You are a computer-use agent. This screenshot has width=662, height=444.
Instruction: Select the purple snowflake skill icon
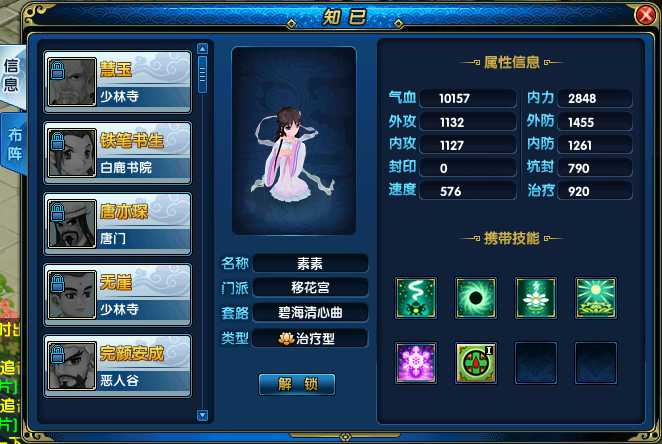coord(415,362)
